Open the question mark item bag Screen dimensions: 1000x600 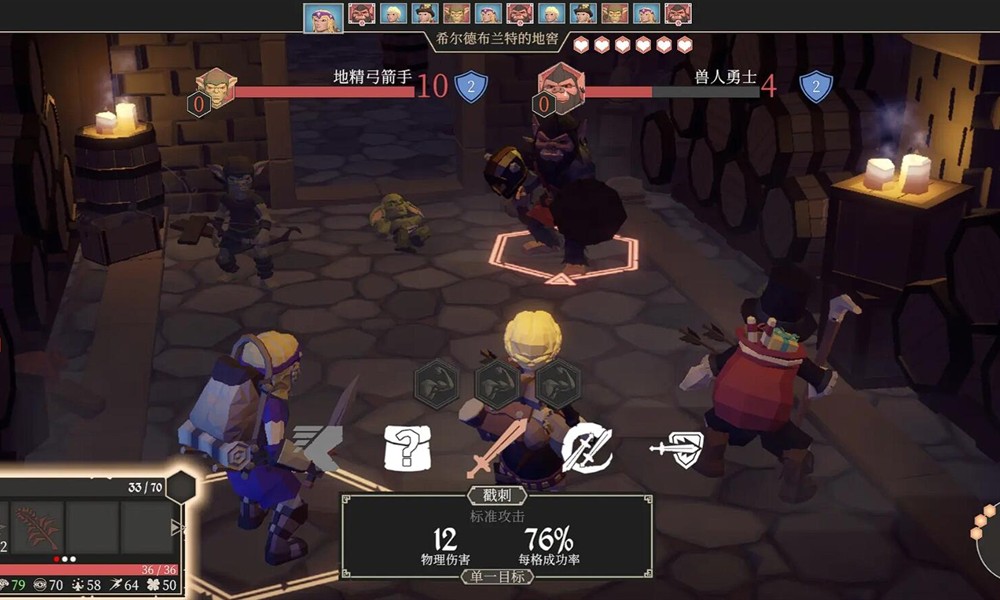pyautogui.click(x=406, y=450)
